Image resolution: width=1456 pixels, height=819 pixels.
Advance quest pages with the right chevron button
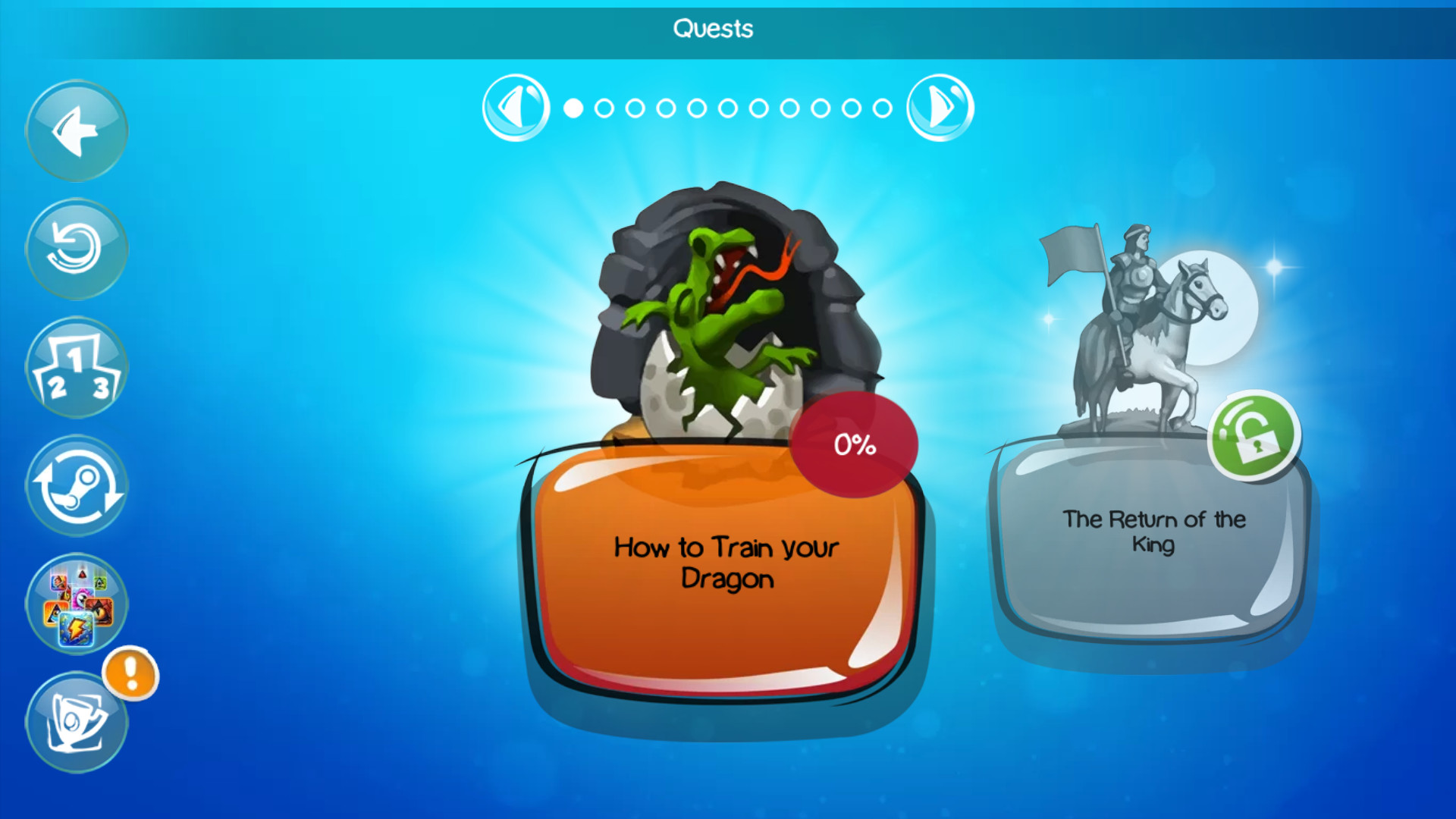tap(940, 107)
